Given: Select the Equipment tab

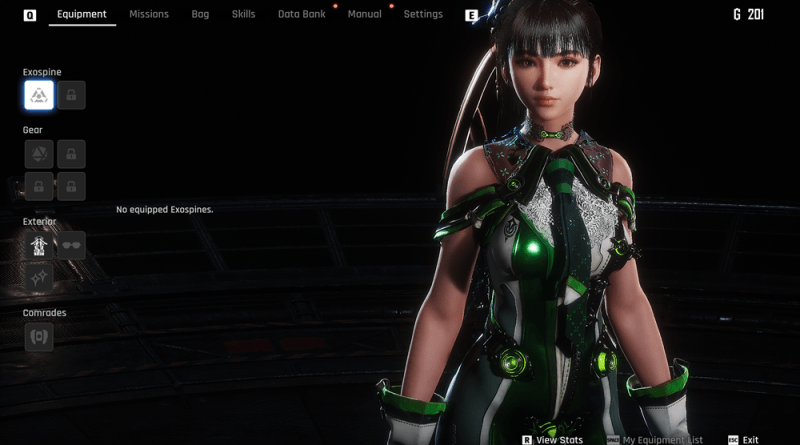Looking at the screenshot, I should point(82,15).
